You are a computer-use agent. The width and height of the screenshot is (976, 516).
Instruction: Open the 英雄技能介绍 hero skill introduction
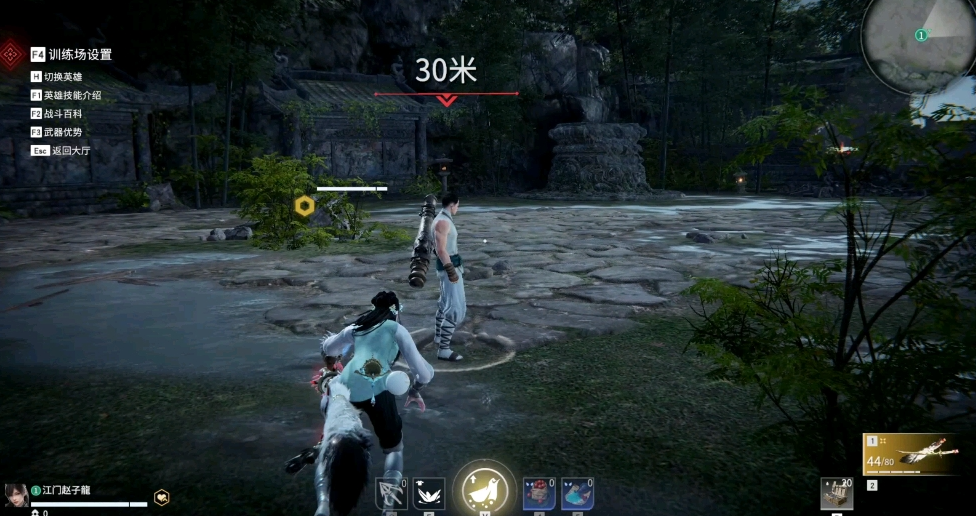tap(72, 95)
